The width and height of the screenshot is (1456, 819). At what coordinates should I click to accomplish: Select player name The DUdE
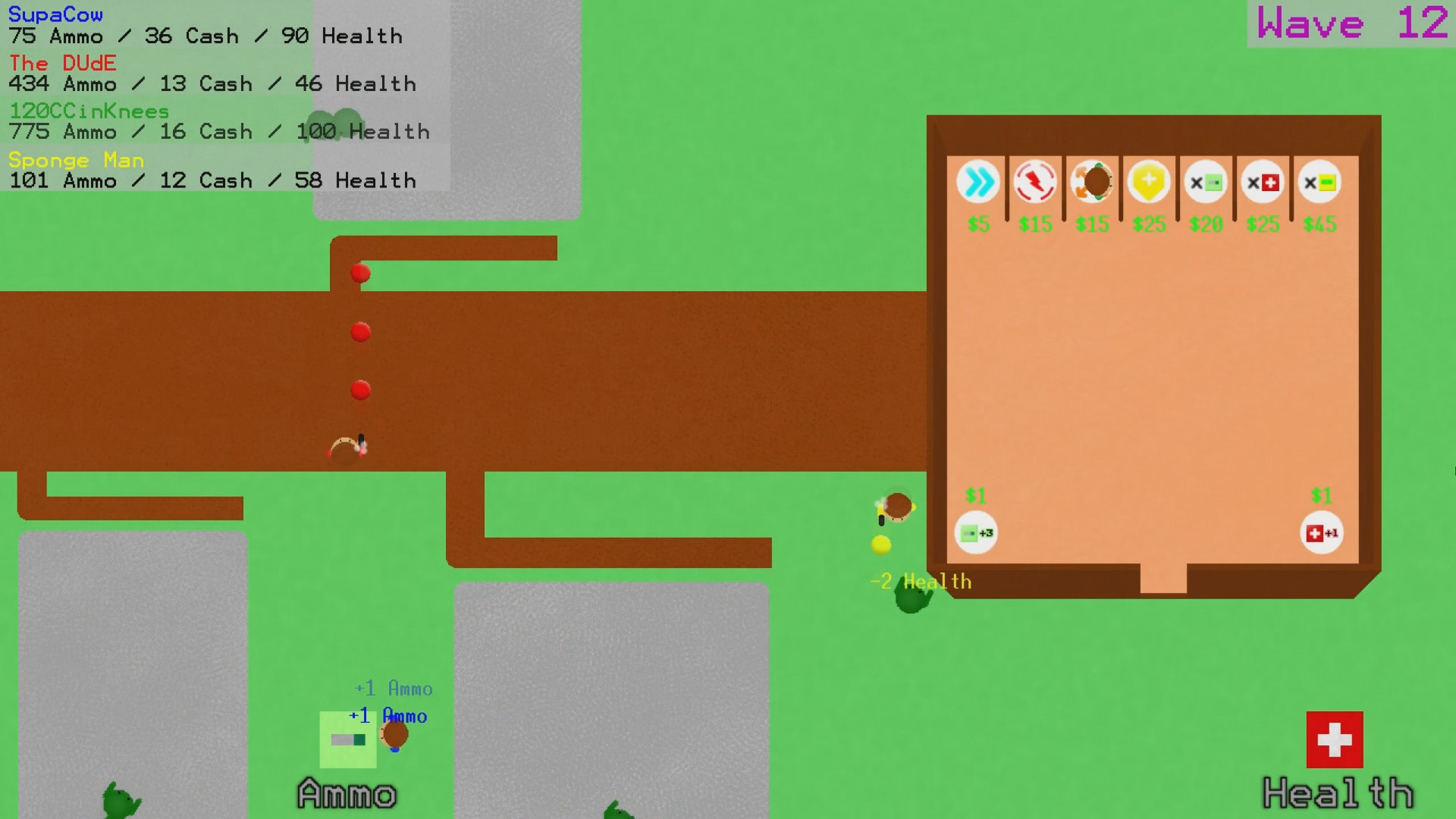[x=62, y=63]
